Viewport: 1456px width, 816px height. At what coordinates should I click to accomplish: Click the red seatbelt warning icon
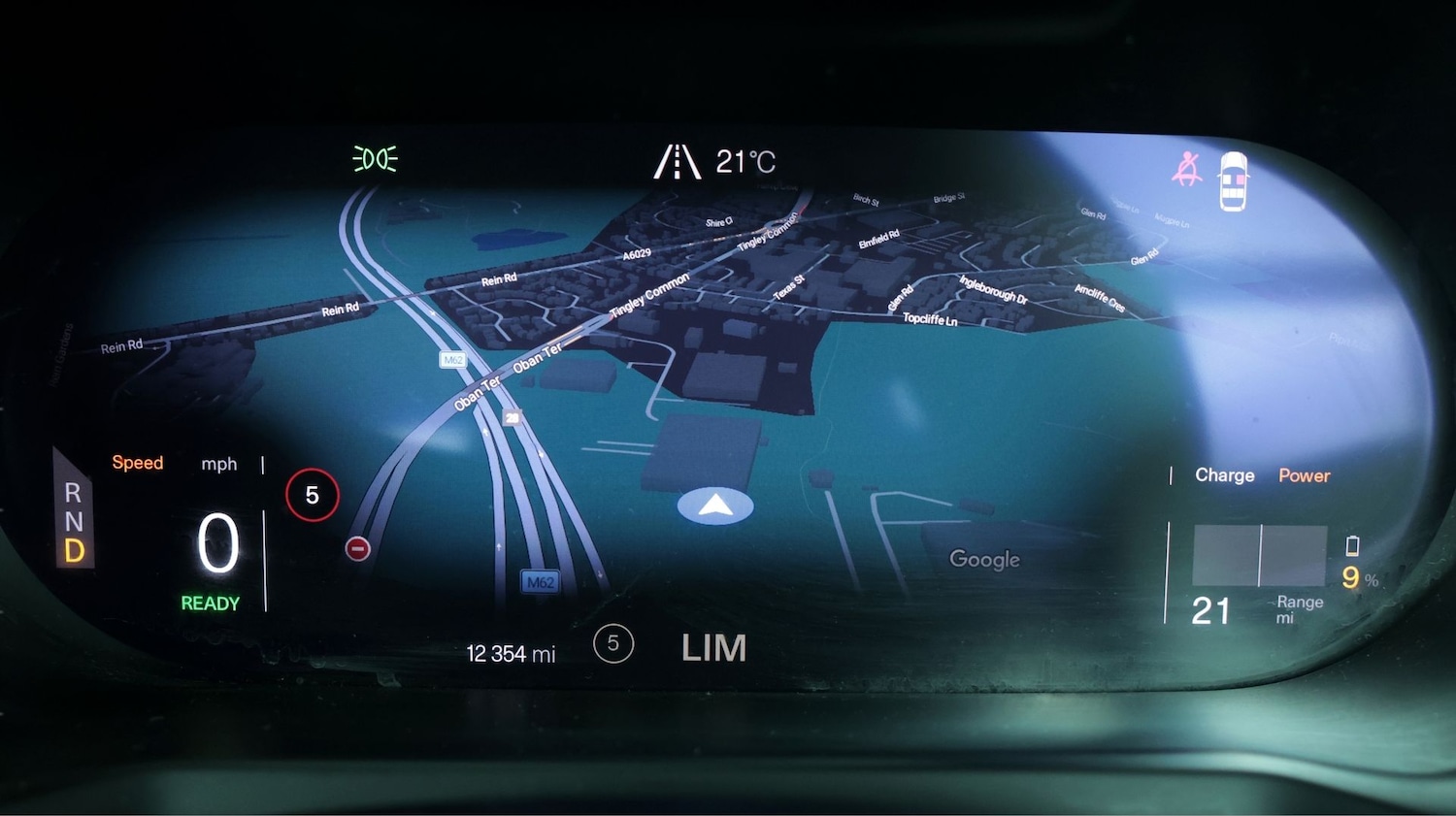pyautogui.click(x=1187, y=170)
